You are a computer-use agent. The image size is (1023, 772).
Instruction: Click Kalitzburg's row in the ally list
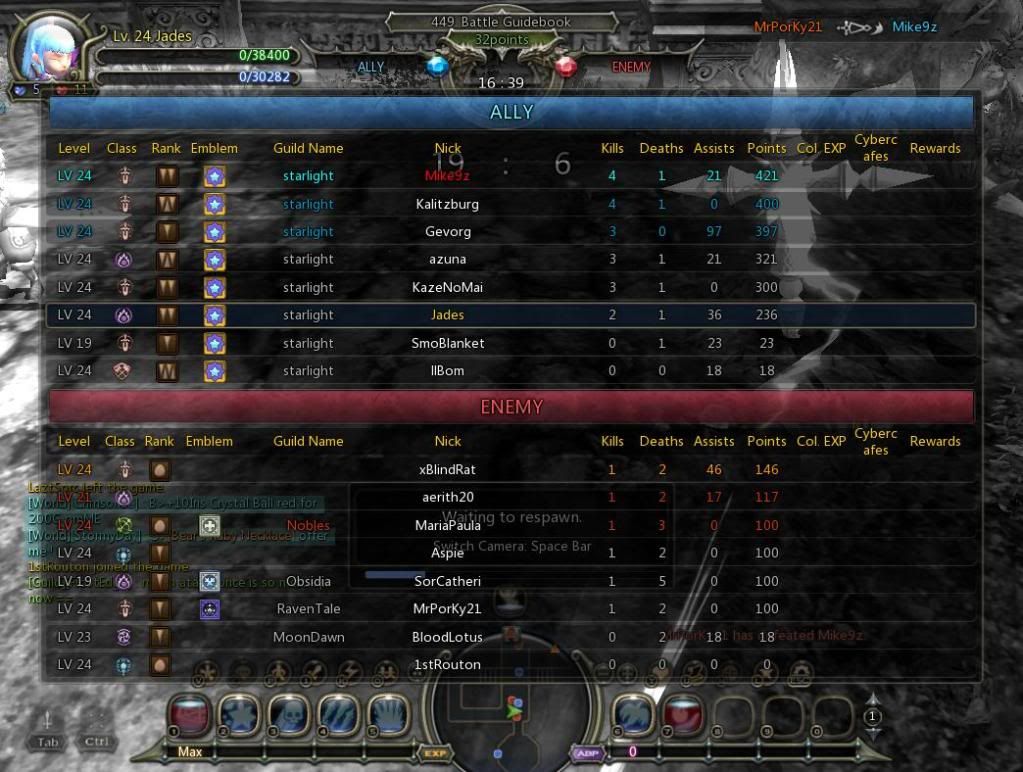(510, 204)
